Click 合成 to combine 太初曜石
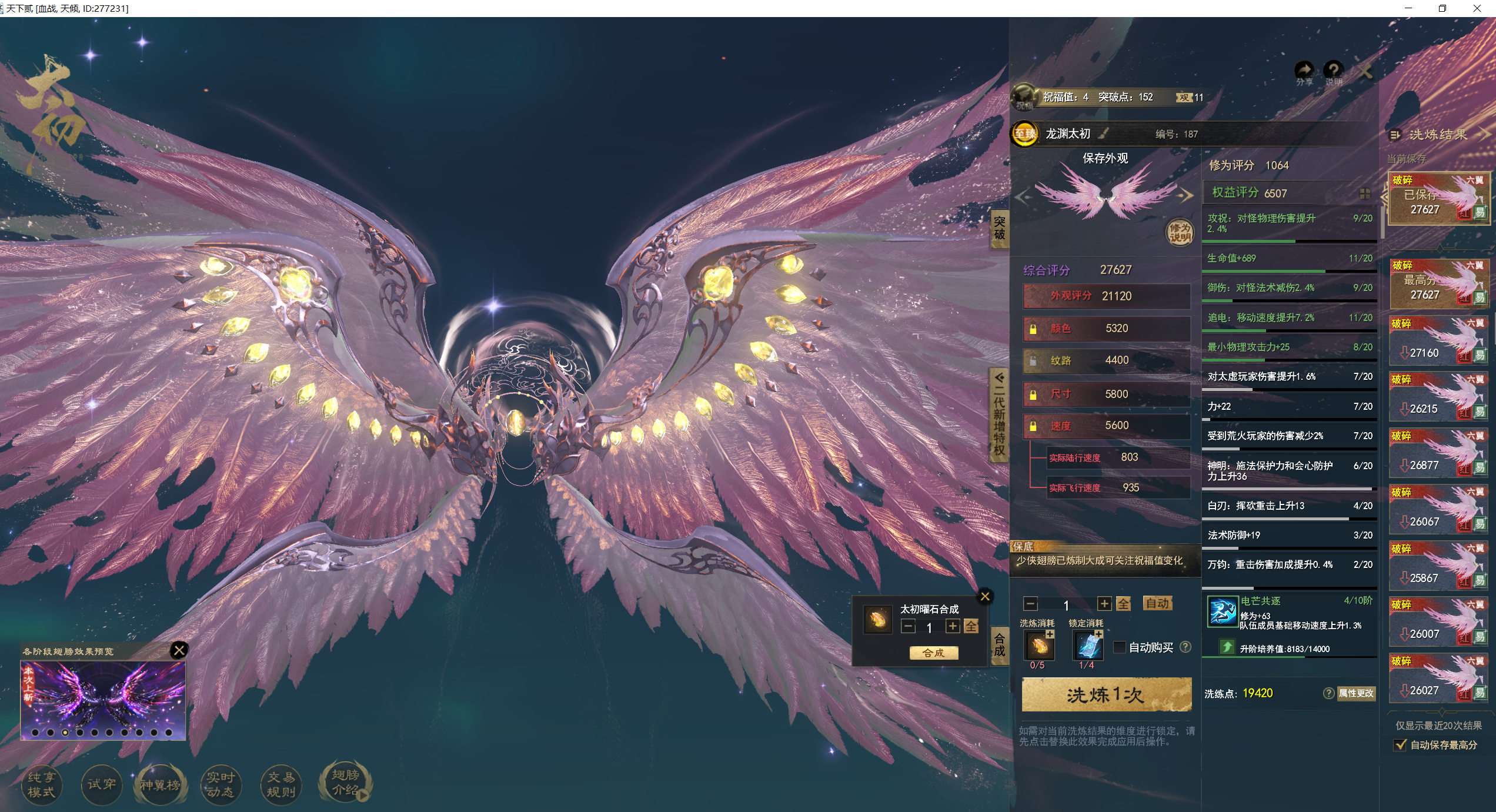This screenshot has height=812, width=1496. [x=933, y=653]
